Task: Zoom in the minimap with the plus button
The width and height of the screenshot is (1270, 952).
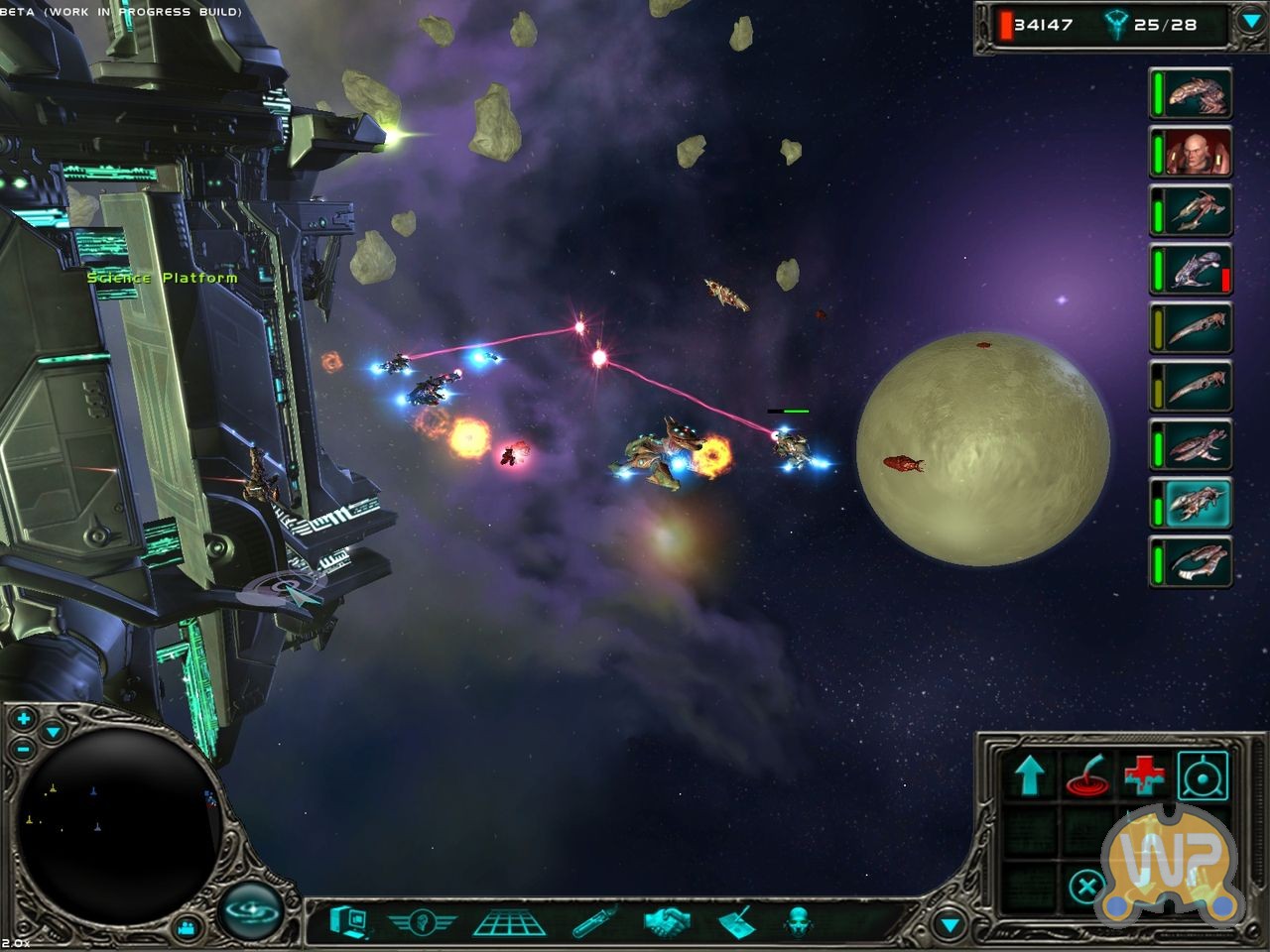Action: [x=23, y=718]
